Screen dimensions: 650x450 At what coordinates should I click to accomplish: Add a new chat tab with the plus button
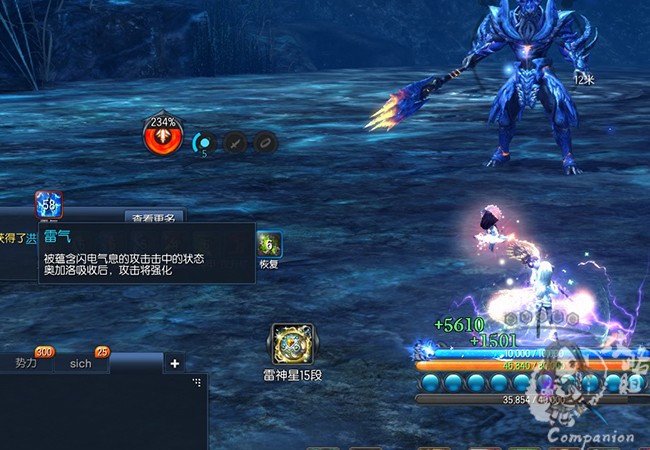(x=175, y=363)
